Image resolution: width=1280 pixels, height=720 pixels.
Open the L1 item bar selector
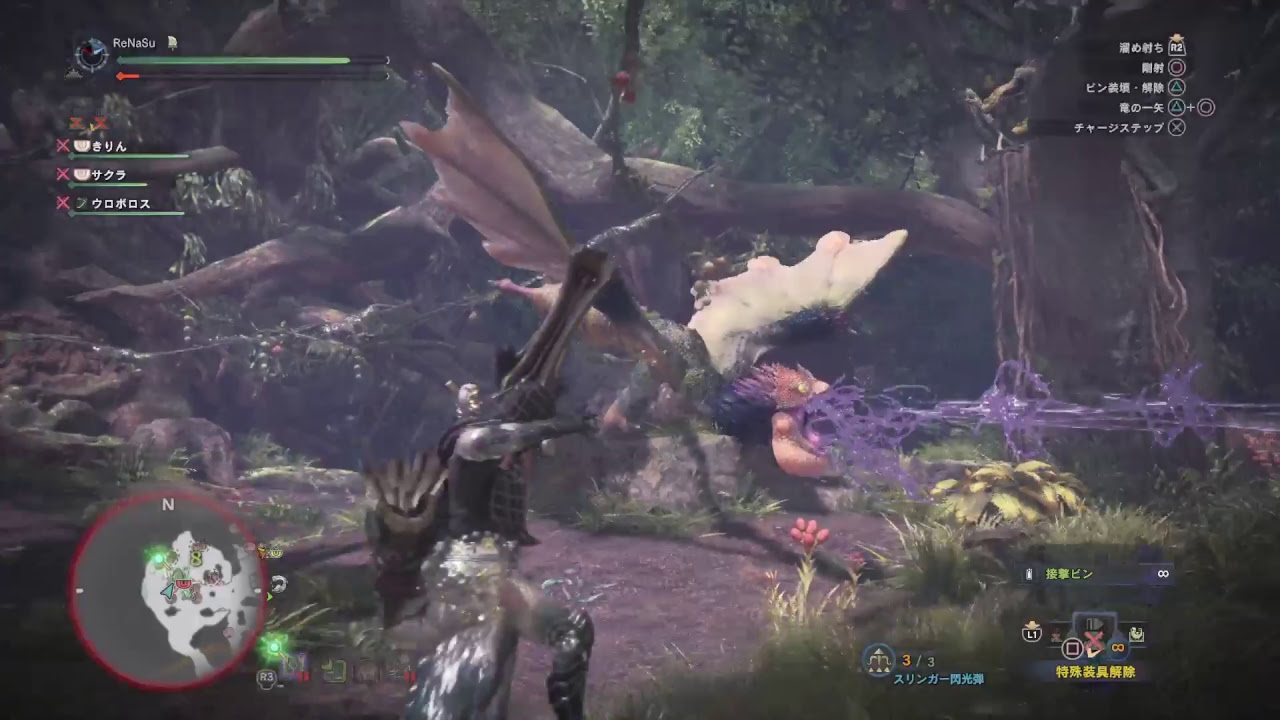tap(1031, 632)
